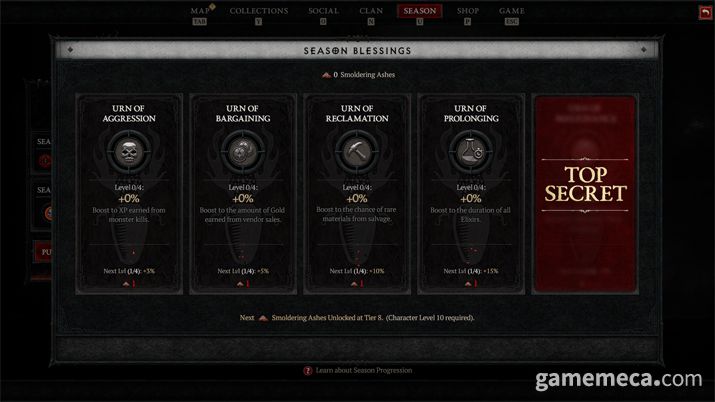Switch to the Shop tab
715x402 pixels.
[x=468, y=12]
